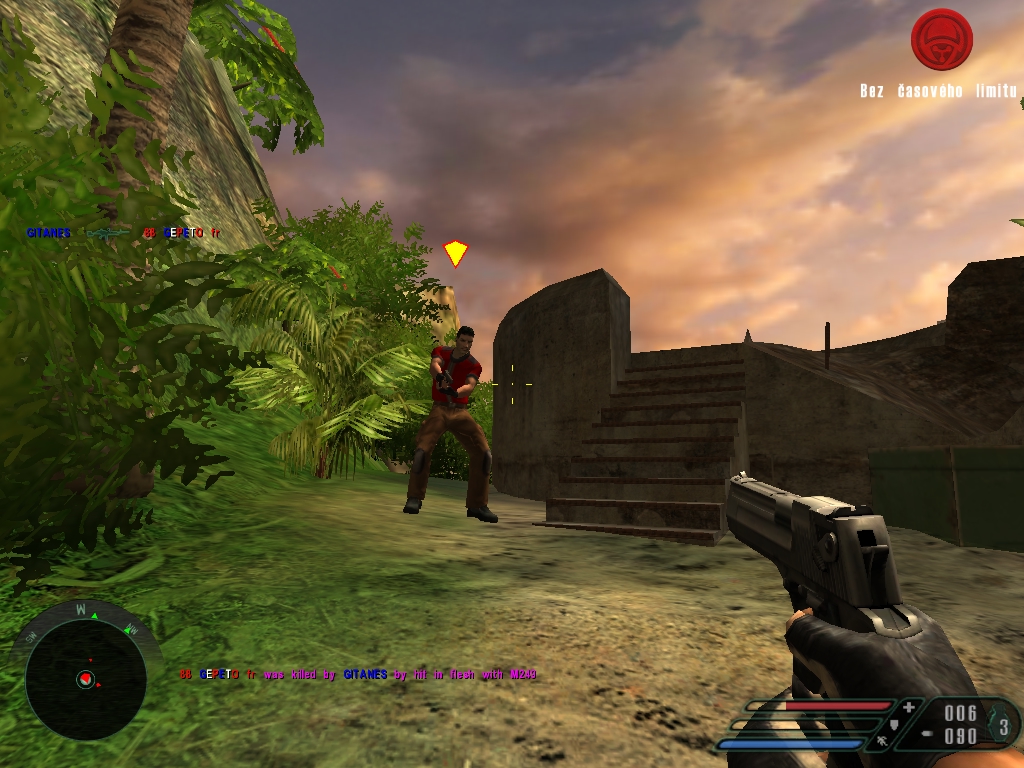Click the circular radar minimap
Image resolution: width=1024 pixels, height=768 pixels.
(x=85, y=679)
